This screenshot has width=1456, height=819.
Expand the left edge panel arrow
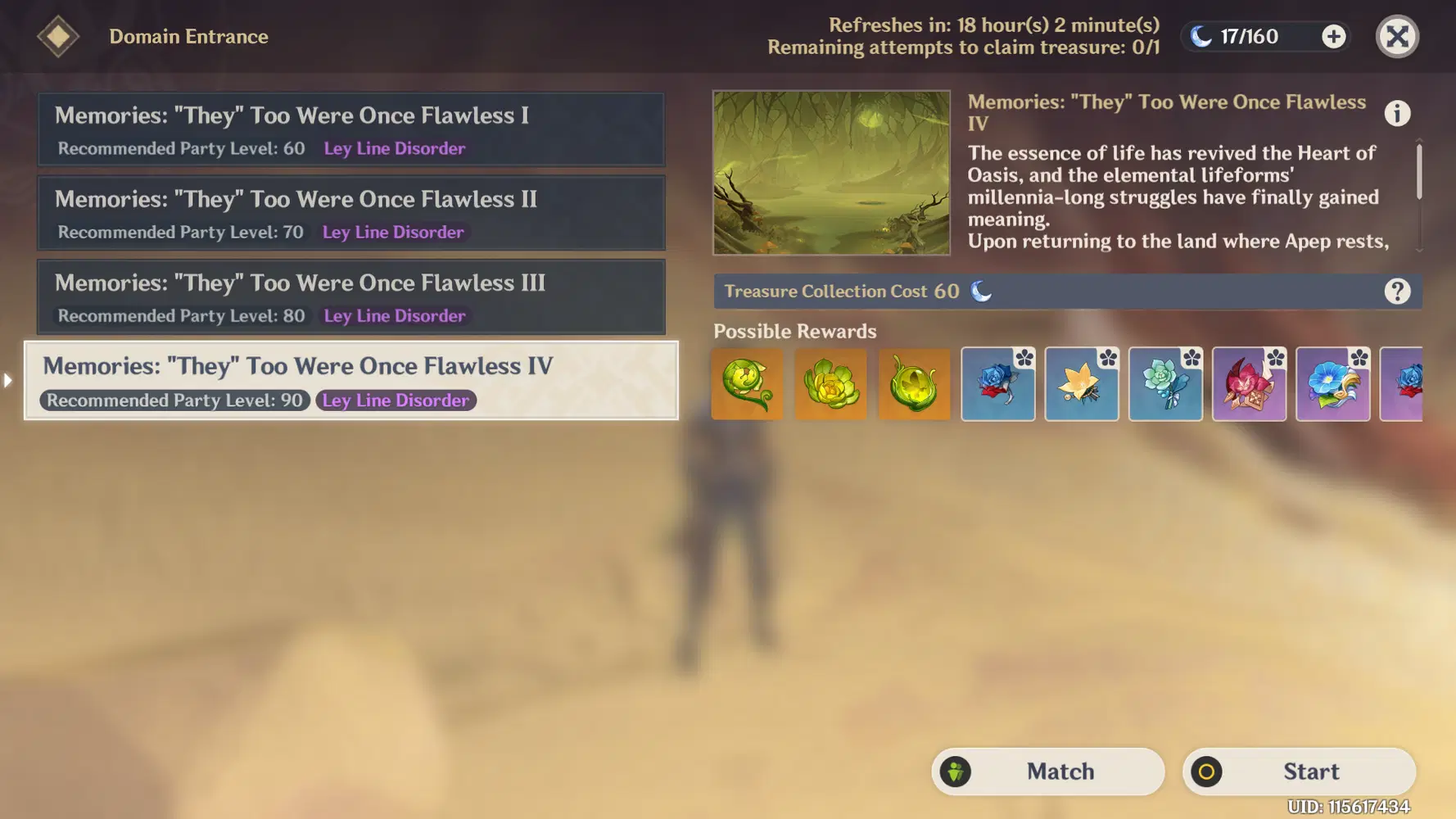(x=7, y=380)
